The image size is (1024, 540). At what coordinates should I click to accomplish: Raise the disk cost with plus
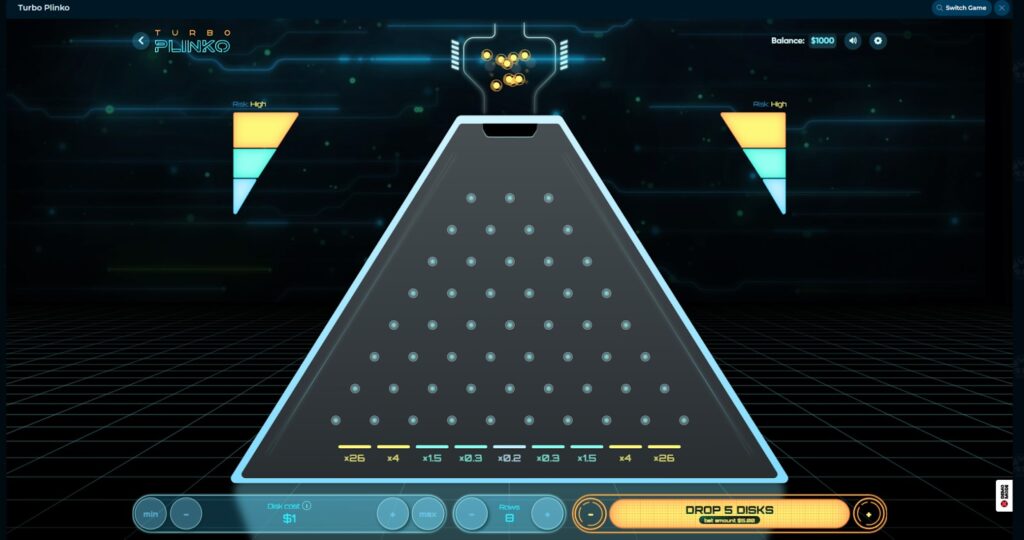coord(392,514)
